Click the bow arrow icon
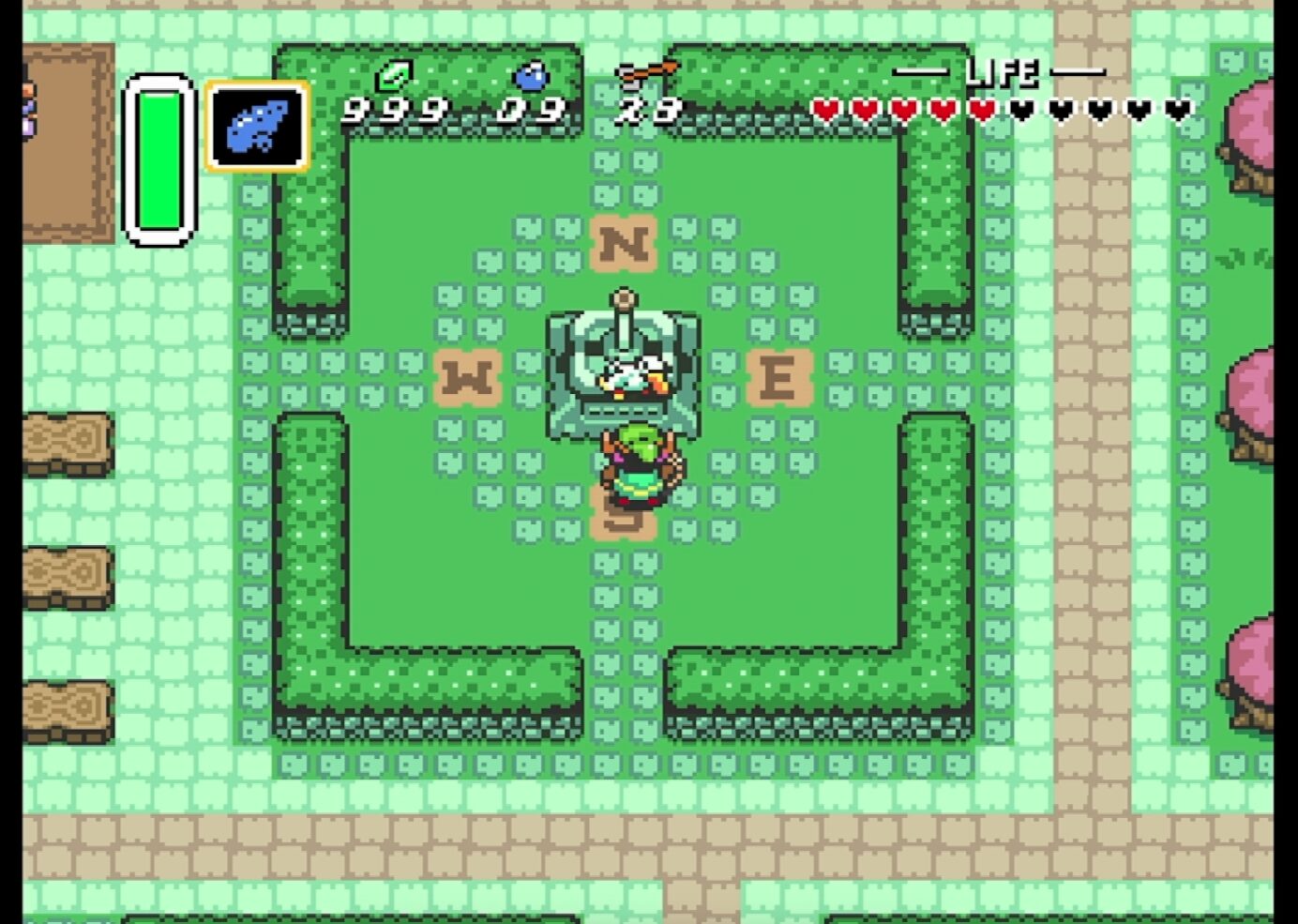 (647, 71)
